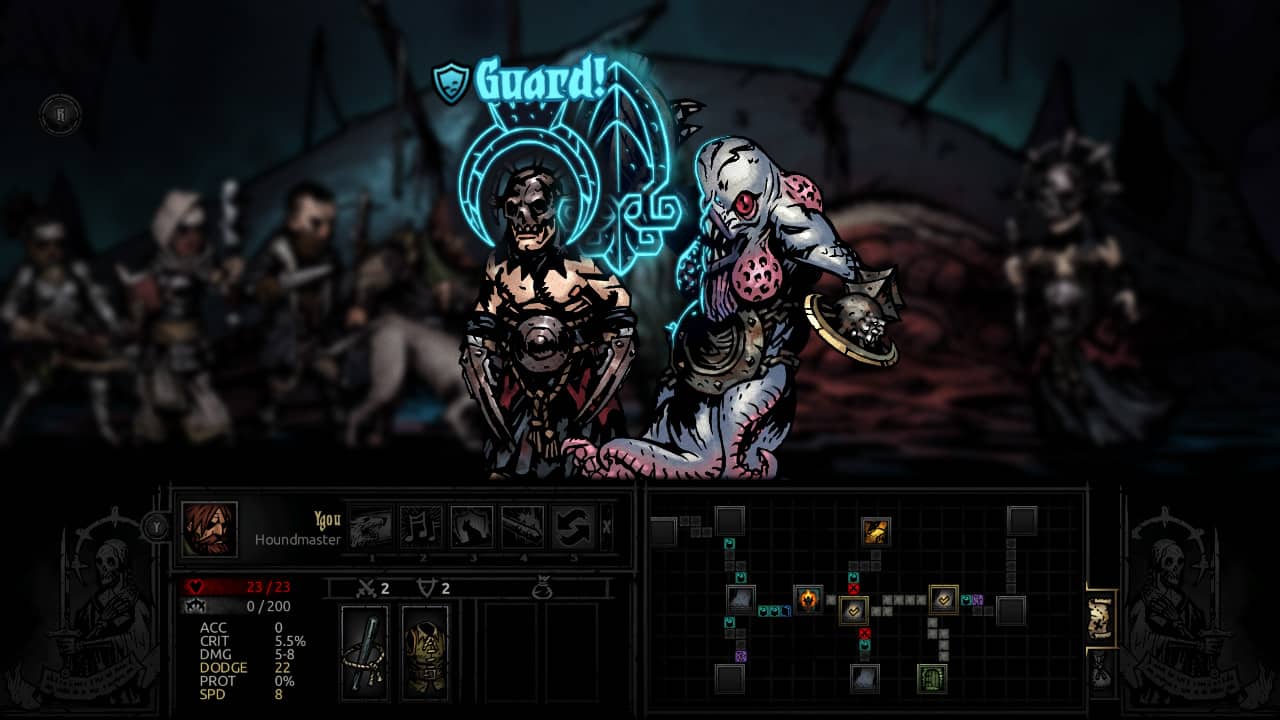1280x720 pixels.
Task: Click the red heart health icon
Action: click(195, 587)
